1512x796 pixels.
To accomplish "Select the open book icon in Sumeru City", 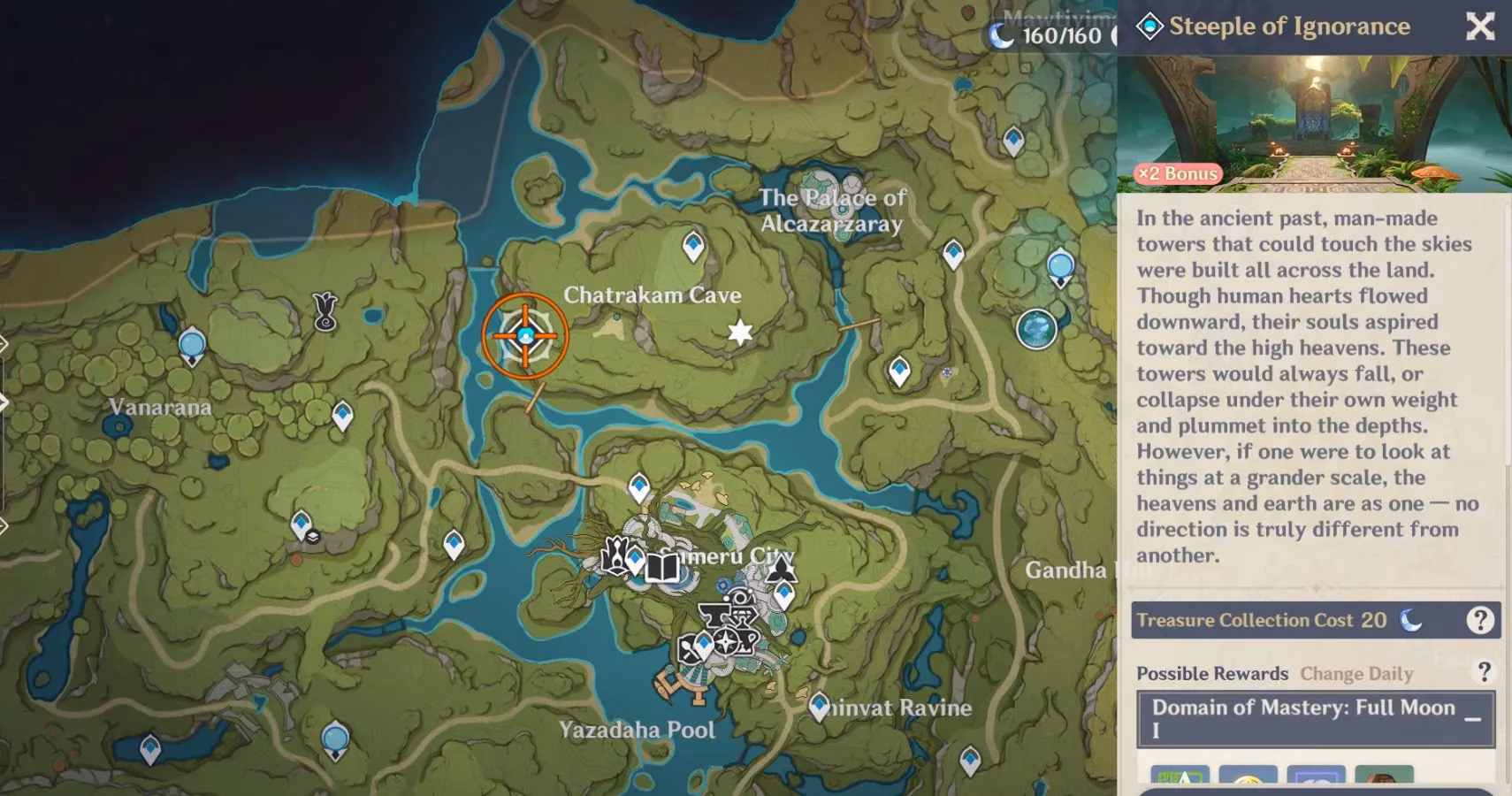I will click(661, 567).
